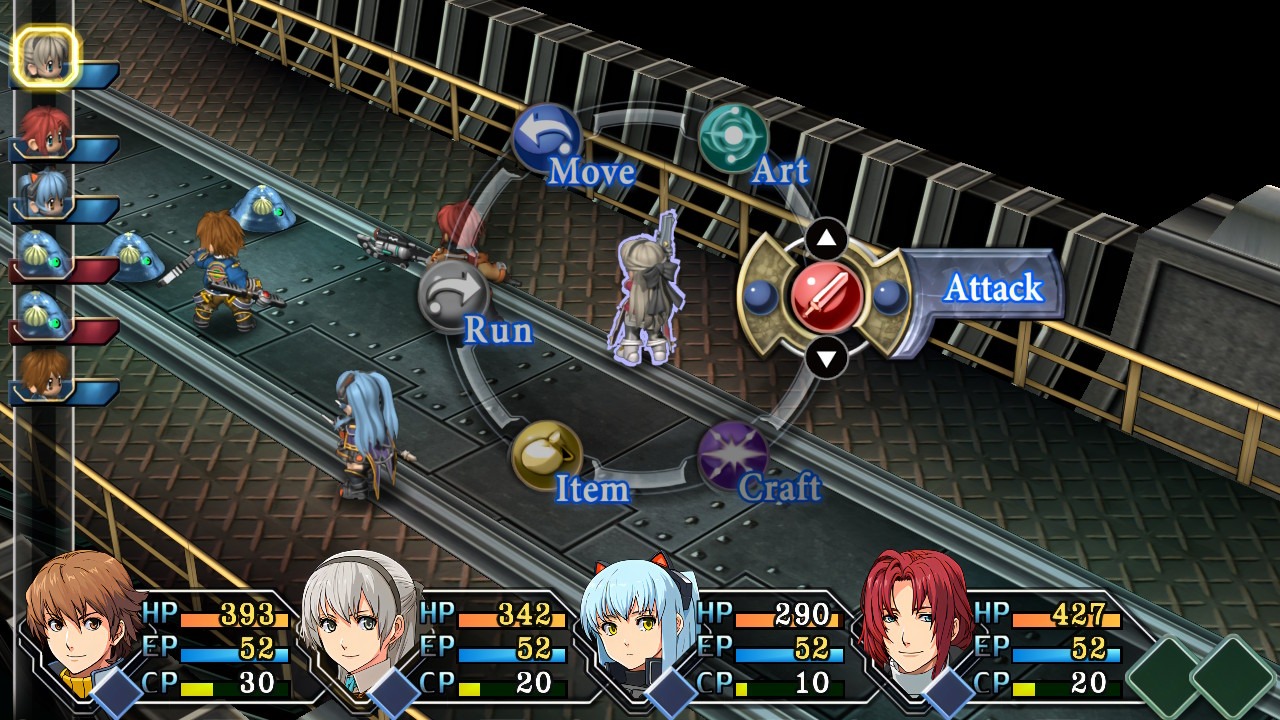Choose the Attack command
The width and height of the screenshot is (1280, 720).
point(827,297)
